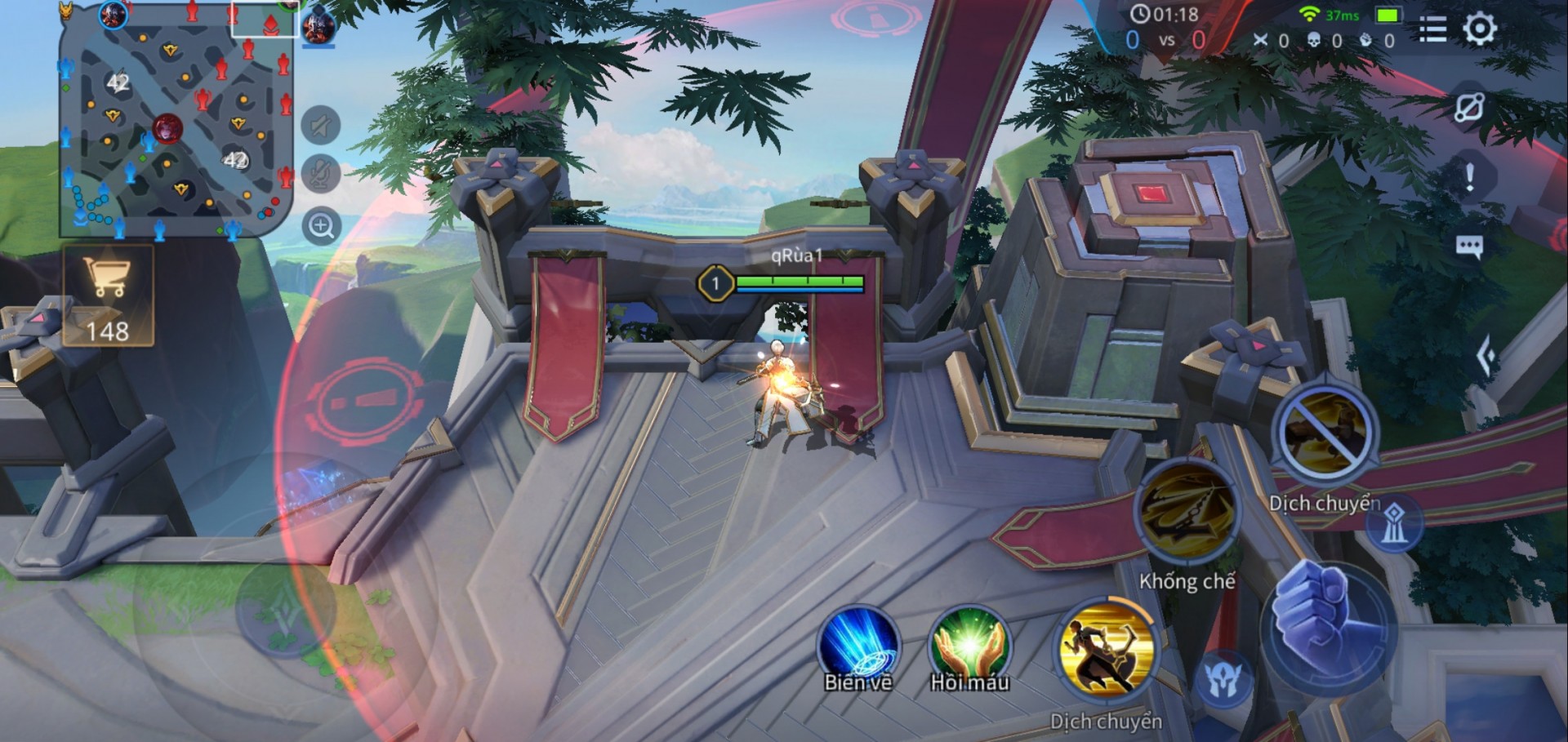The height and width of the screenshot is (742, 1568).
Task: Cast Dịch chuyển skill with running figure
Action: [1106, 651]
